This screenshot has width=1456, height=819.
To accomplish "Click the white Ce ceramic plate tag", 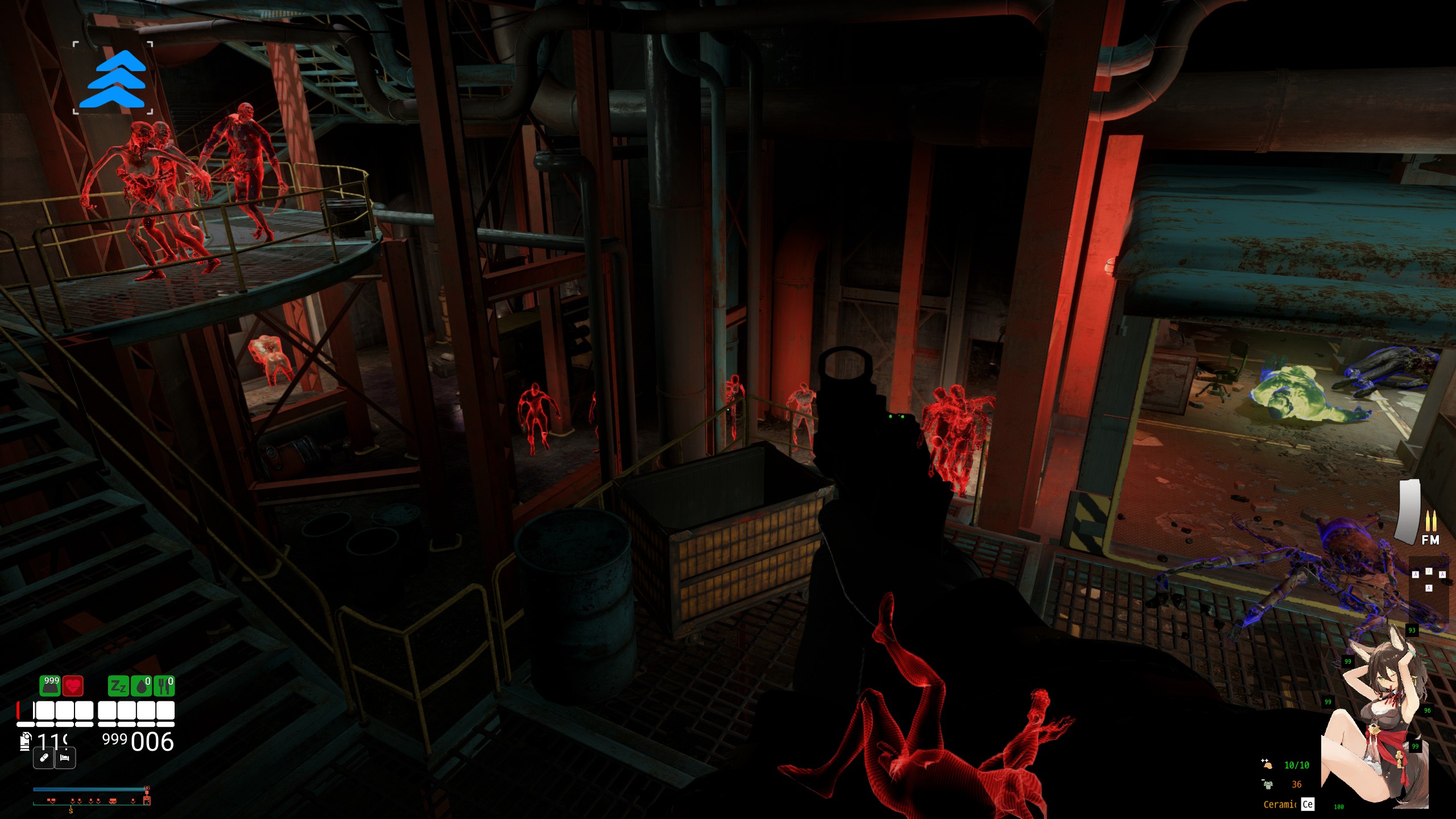I will click(x=1308, y=804).
